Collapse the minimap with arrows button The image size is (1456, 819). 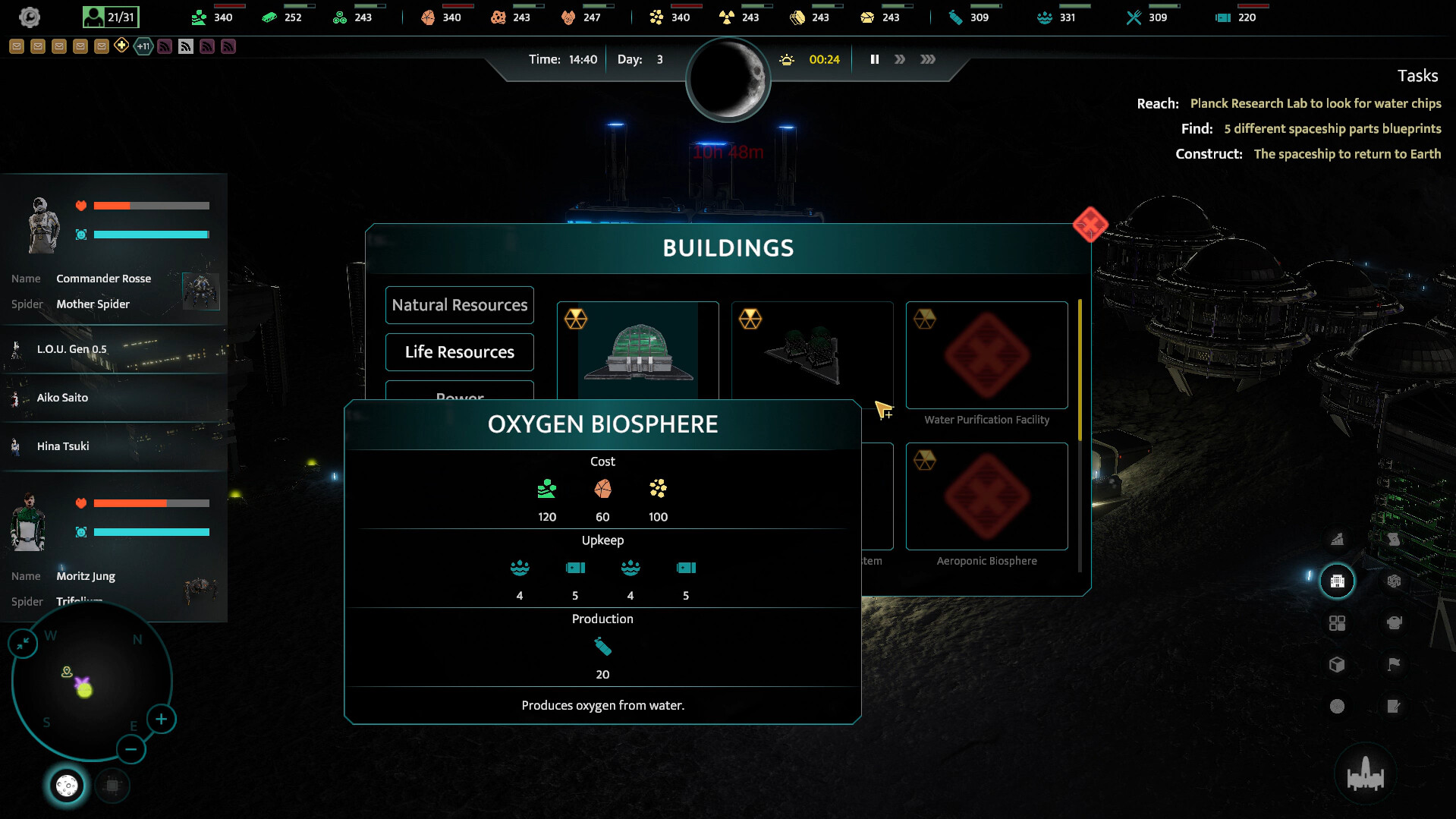(23, 644)
